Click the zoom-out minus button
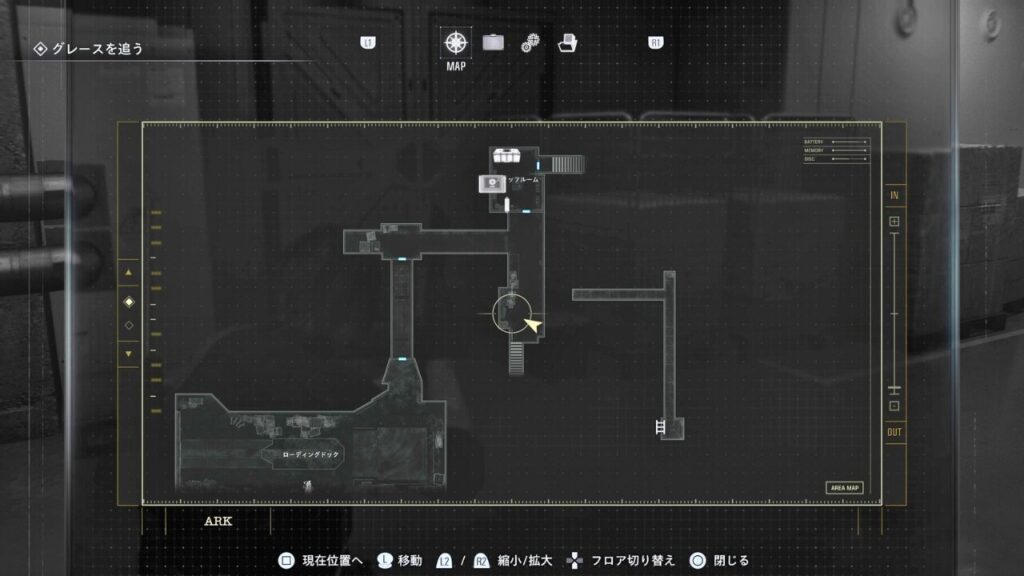The width and height of the screenshot is (1024, 576). [x=894, y=406]
